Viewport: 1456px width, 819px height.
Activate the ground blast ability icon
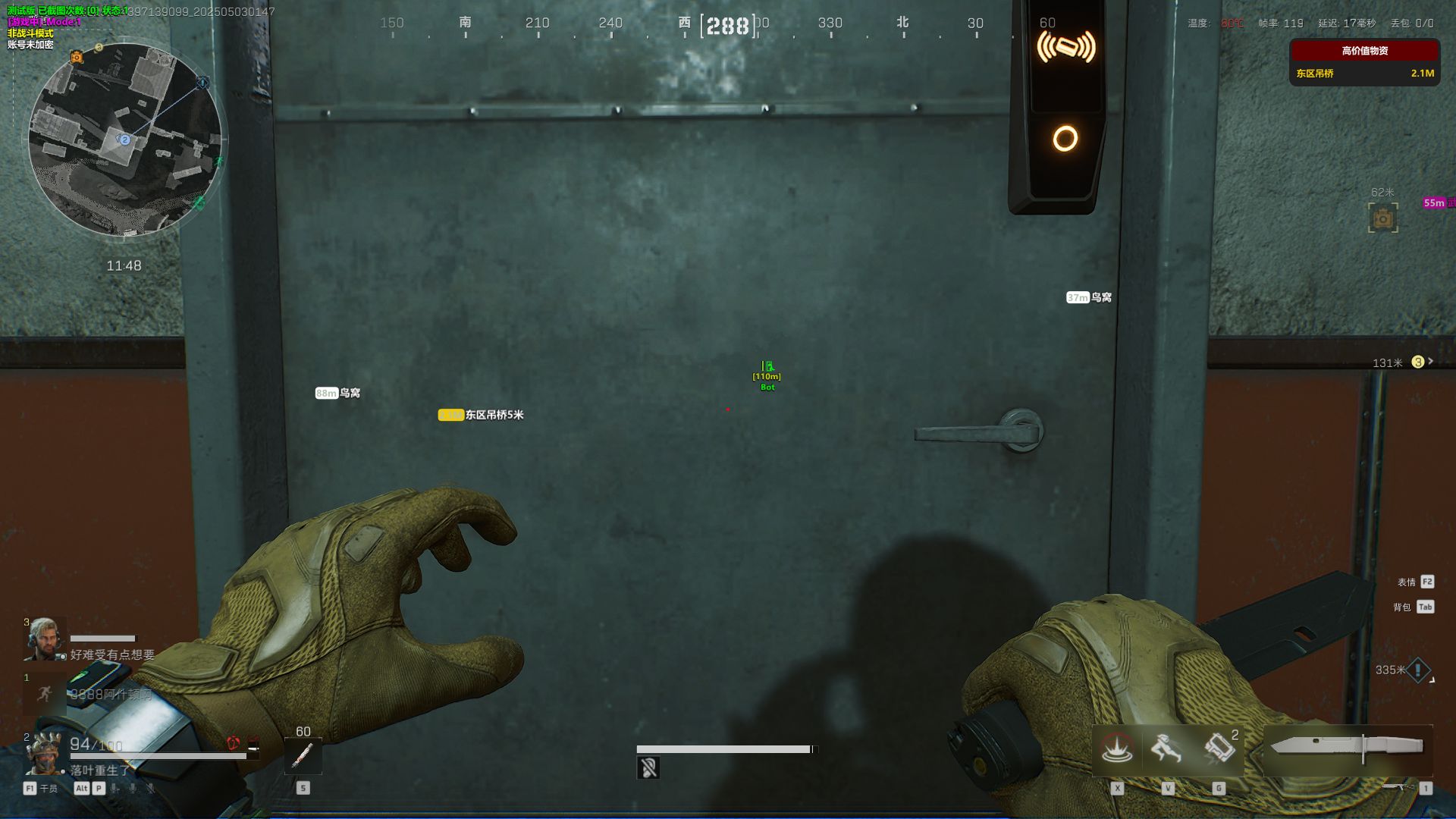[1117, 748]
